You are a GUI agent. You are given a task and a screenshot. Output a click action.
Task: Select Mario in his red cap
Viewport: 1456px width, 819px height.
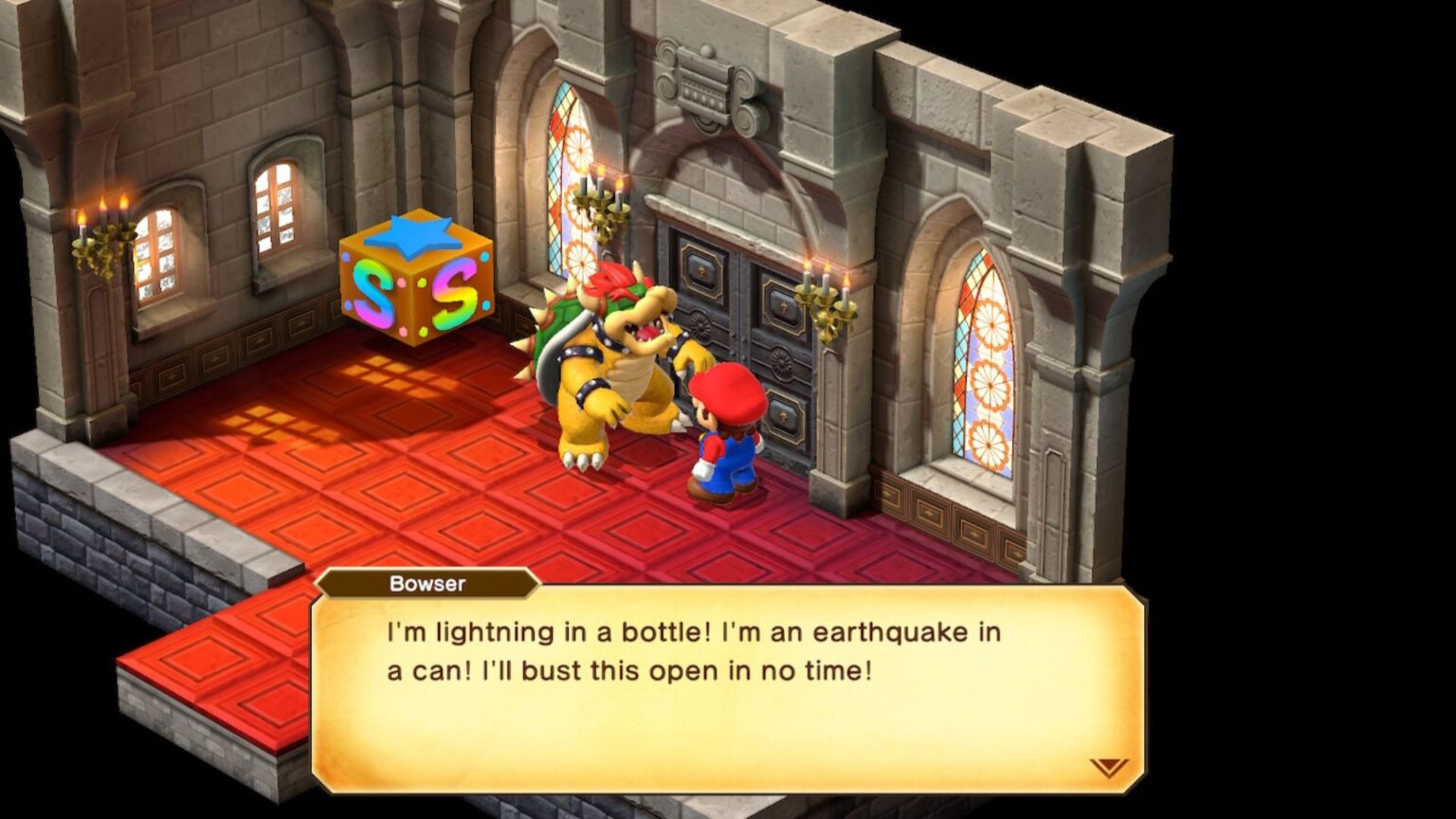coord(730,436)
